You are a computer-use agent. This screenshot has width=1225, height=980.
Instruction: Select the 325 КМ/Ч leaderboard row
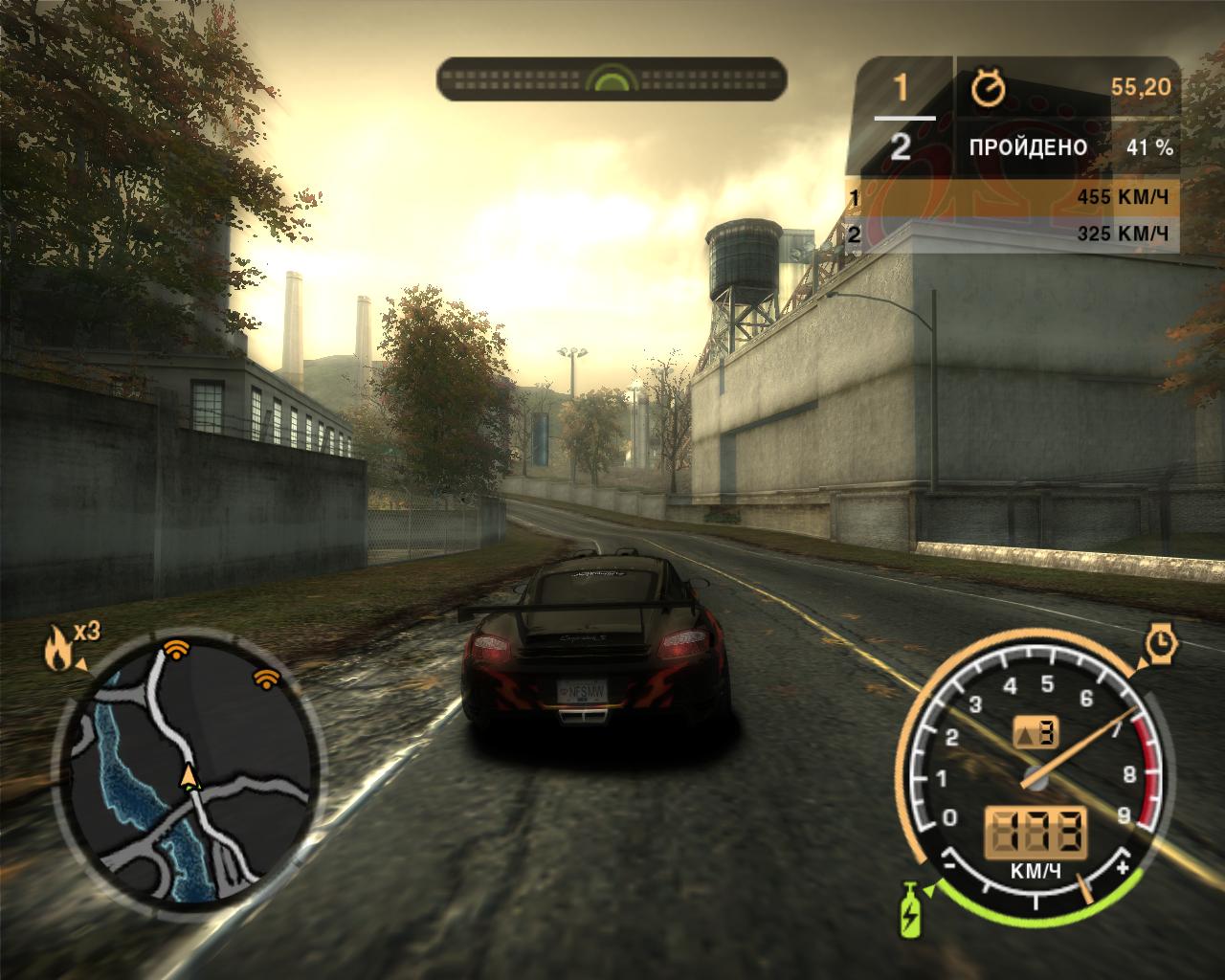point(1013,234)
